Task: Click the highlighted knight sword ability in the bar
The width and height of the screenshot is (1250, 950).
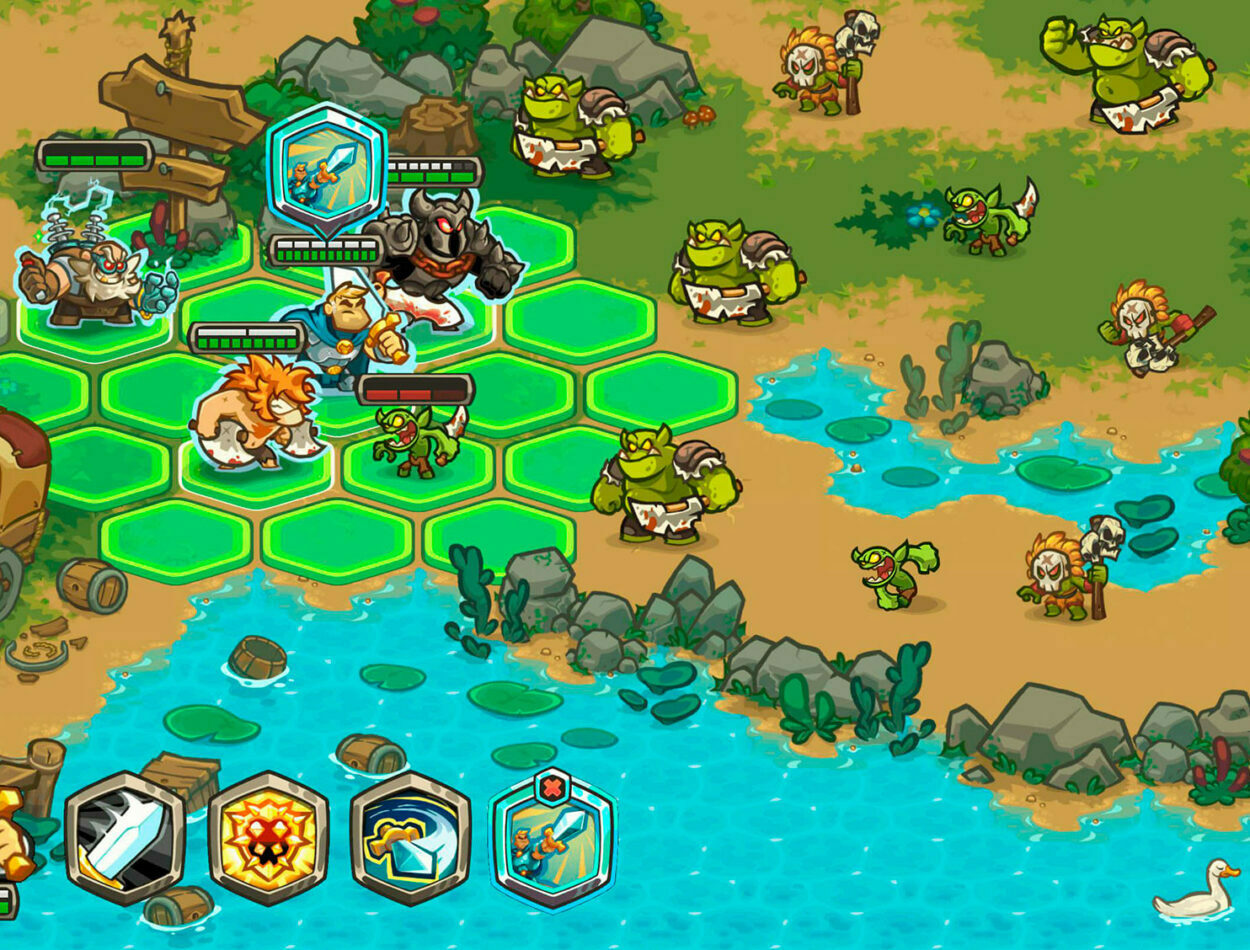Action: coord(553,843)
